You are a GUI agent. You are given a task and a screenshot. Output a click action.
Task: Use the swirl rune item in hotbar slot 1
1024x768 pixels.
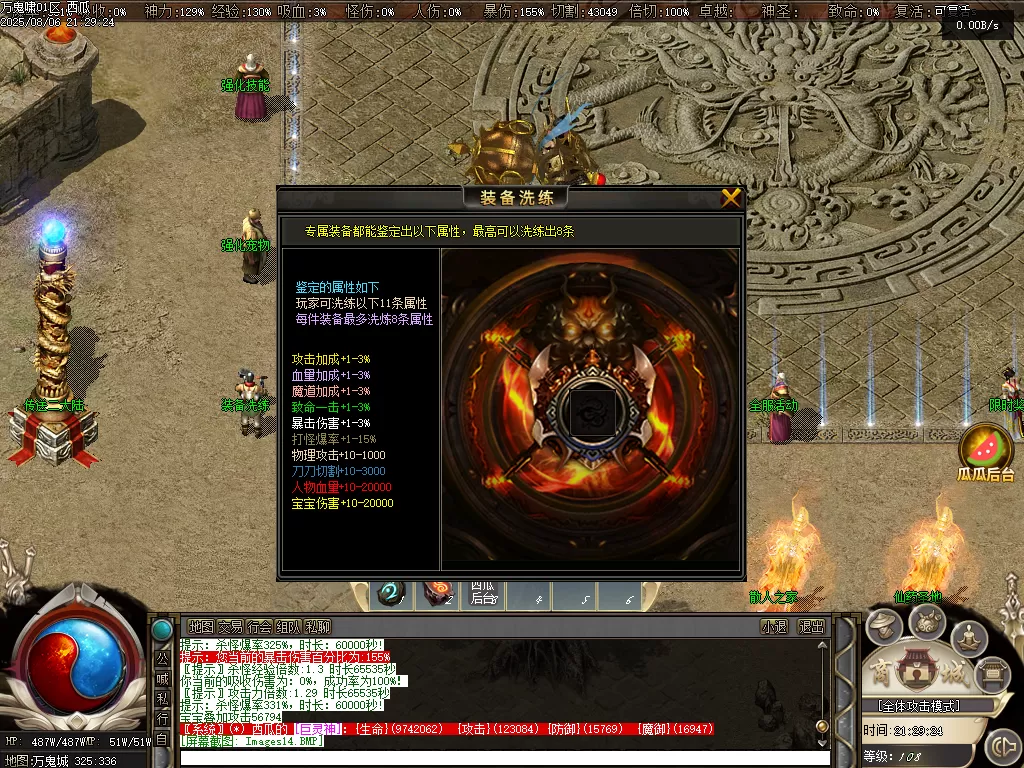[389, 595]
